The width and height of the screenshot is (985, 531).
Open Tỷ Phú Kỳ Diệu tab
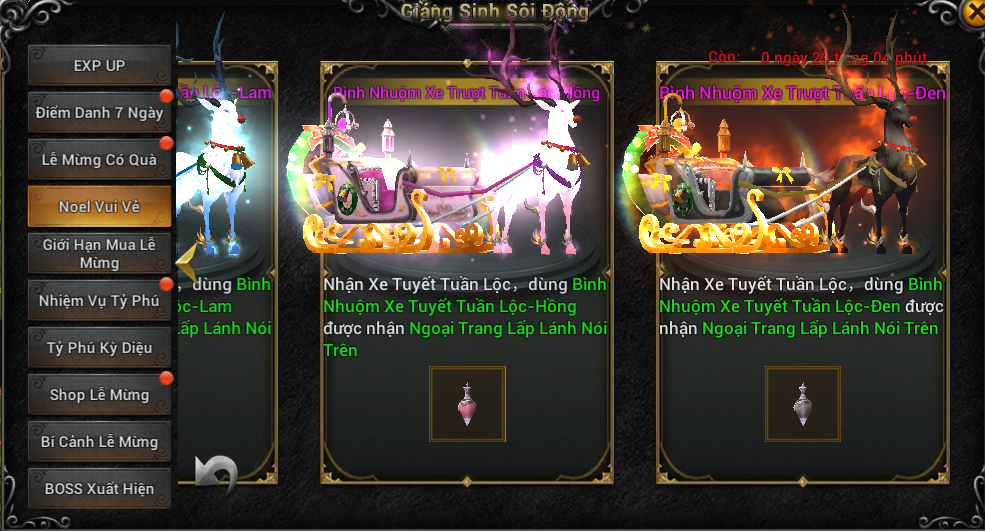(x=99, y=348)
